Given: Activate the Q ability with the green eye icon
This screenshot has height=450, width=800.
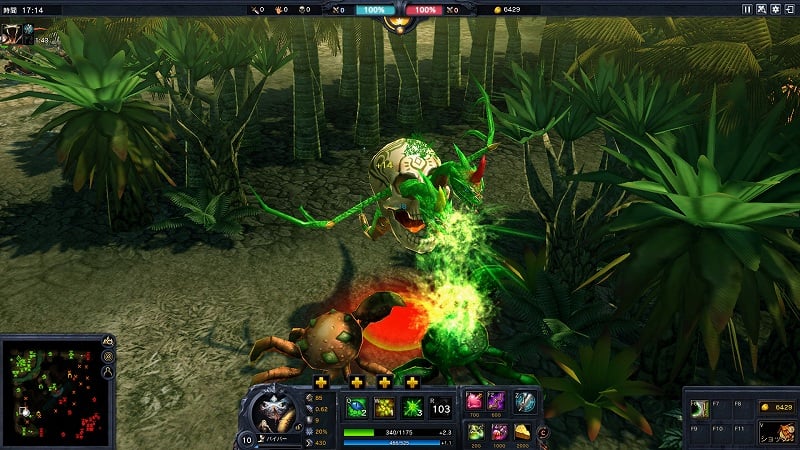Looking at the screenshot, I should click(356, 408).
